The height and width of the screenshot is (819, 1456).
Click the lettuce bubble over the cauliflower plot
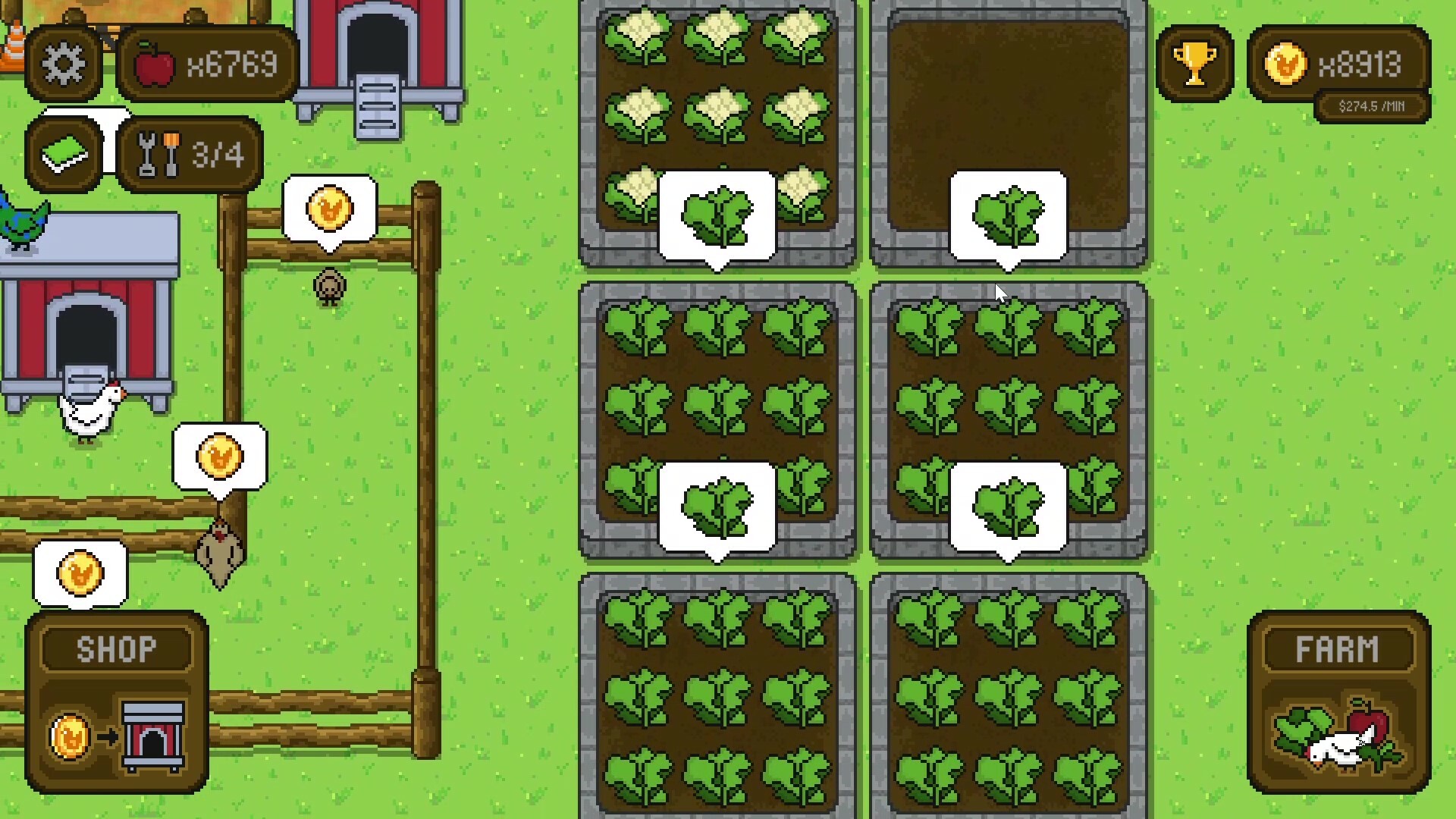(x=717, y=216)
